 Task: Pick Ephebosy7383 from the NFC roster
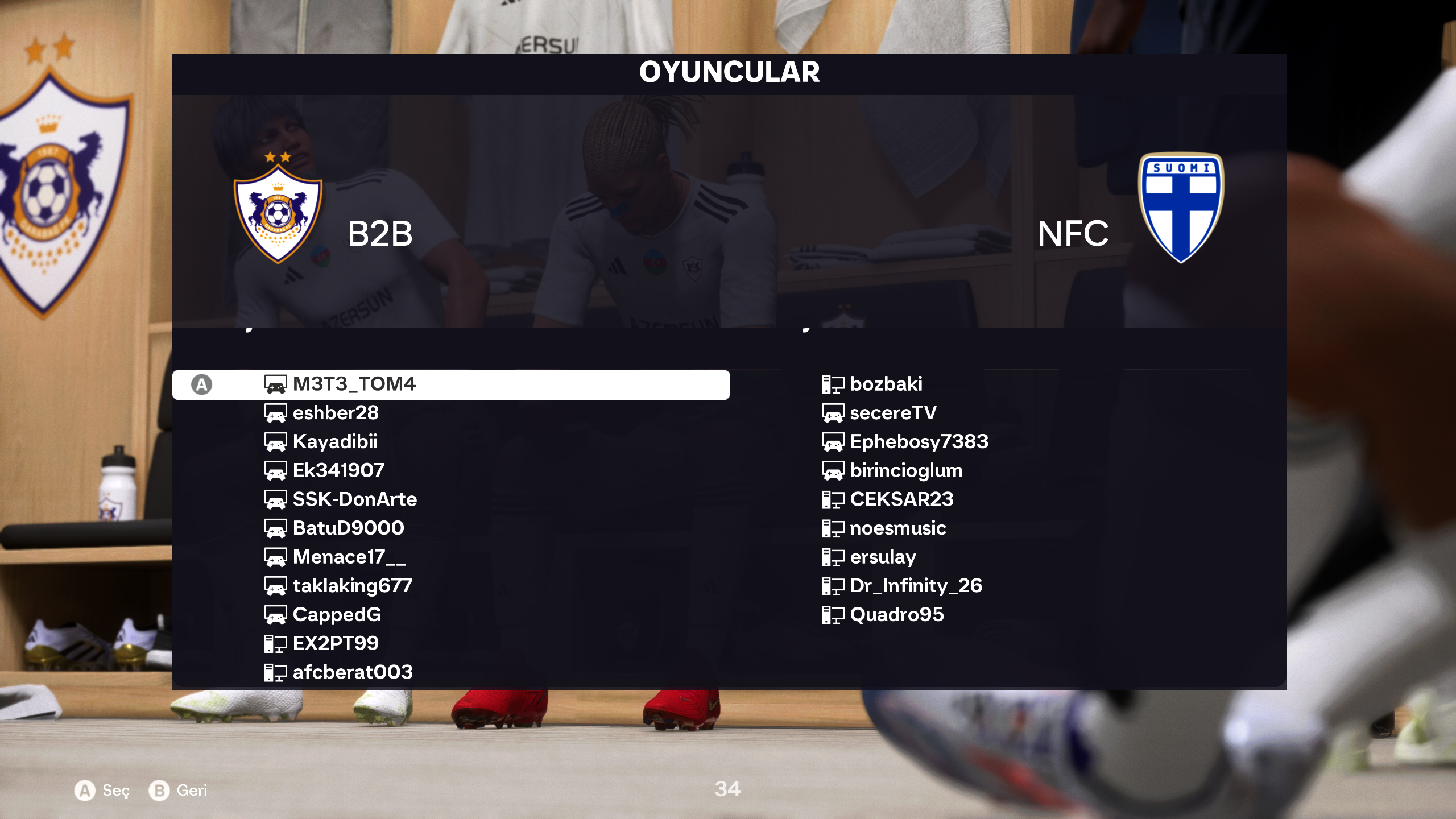tap(919, 442)
